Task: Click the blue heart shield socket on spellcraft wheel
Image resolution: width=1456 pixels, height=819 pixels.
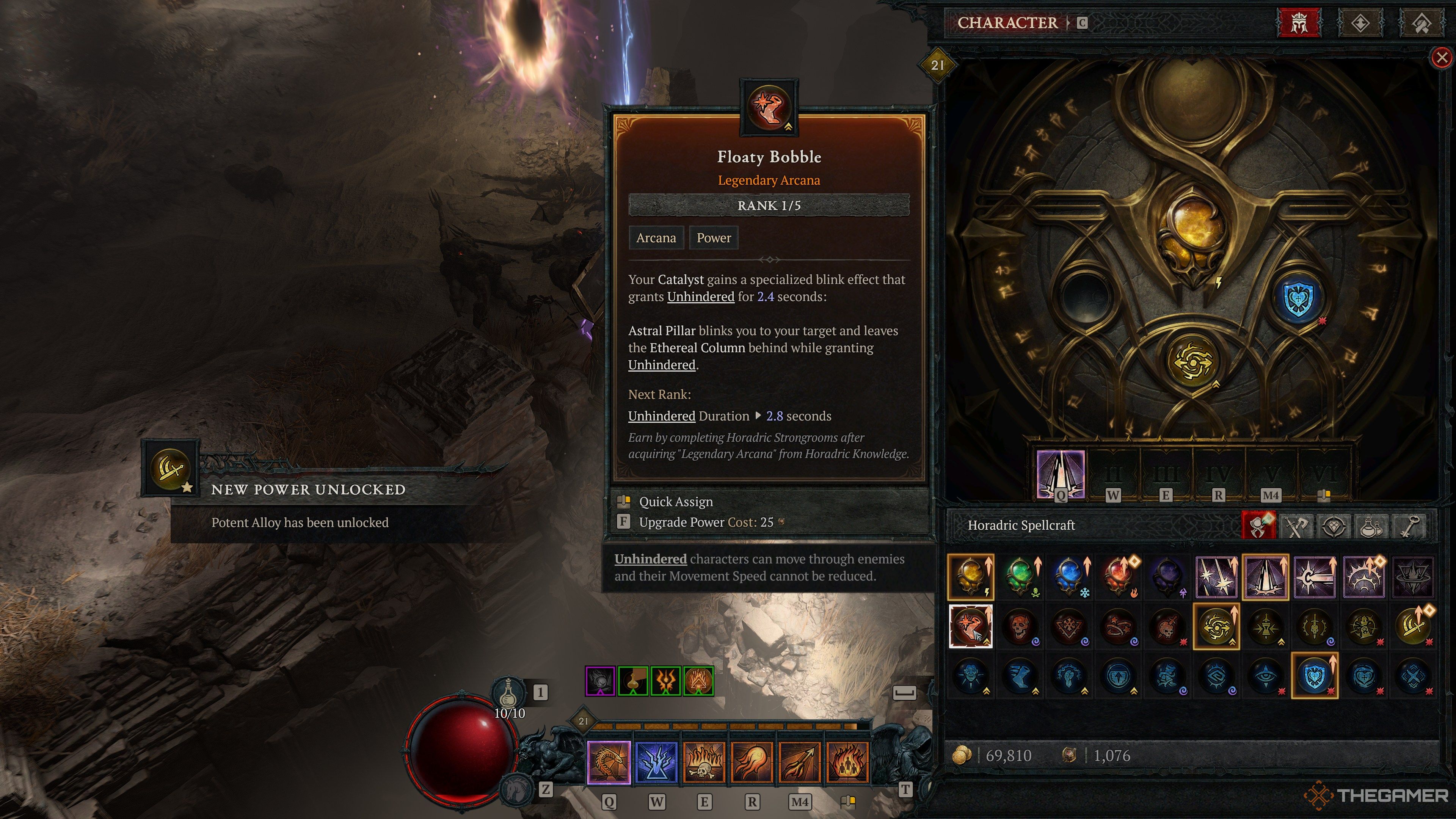Action: point(1298,299)
